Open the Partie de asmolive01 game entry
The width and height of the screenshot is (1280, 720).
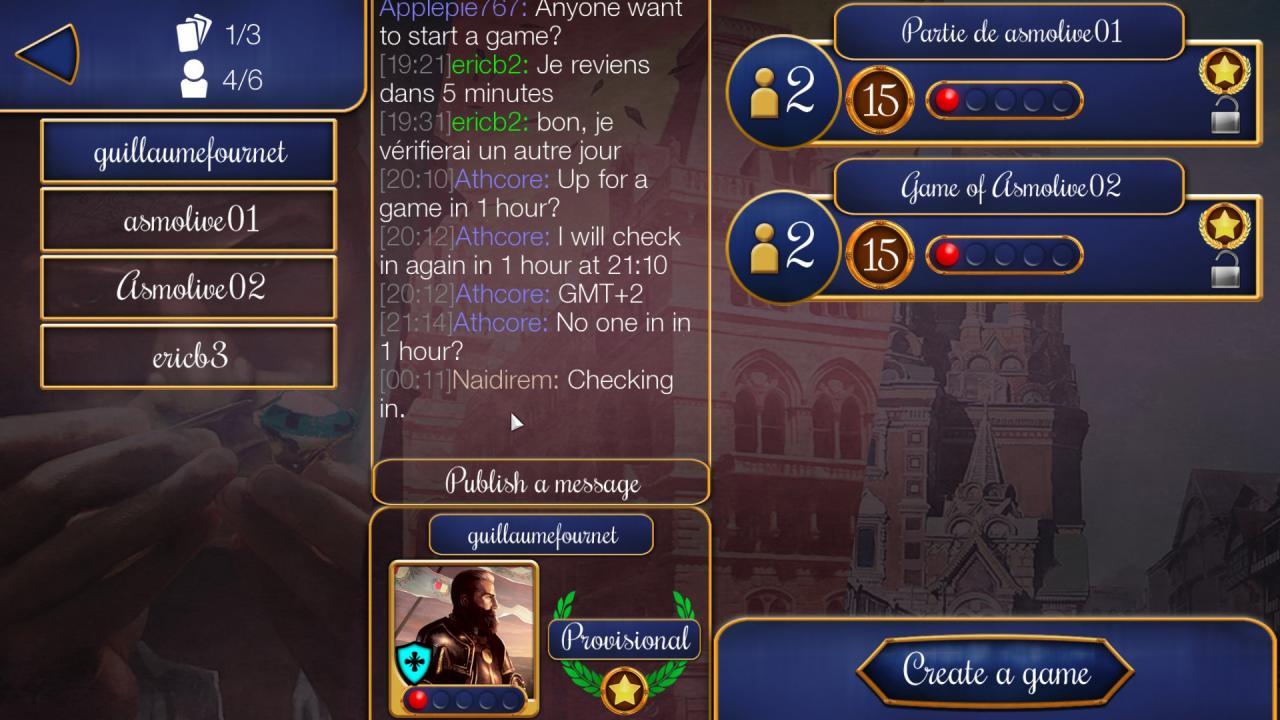[1009, 31]
